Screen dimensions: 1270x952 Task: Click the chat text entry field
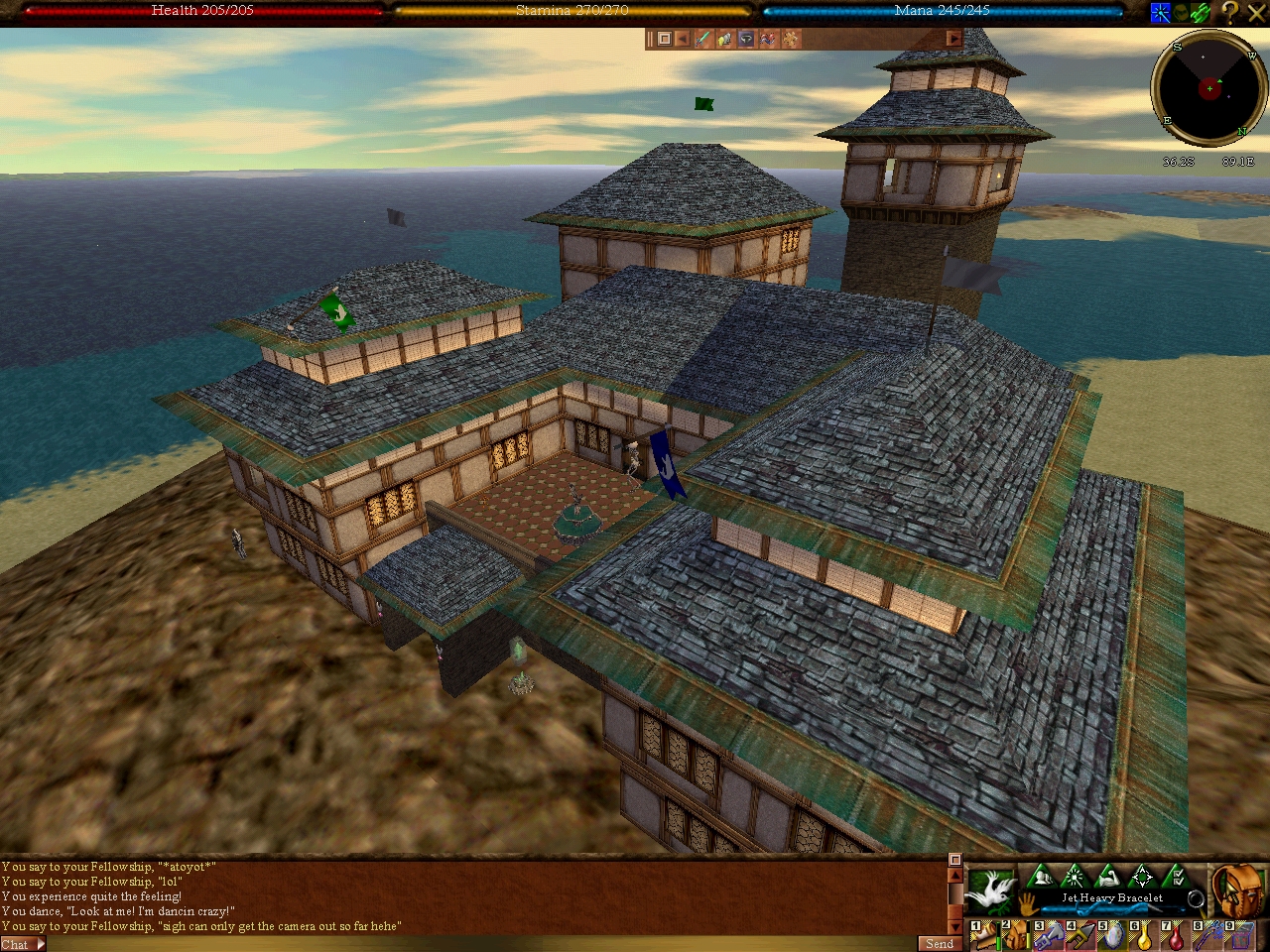[476, 944]
